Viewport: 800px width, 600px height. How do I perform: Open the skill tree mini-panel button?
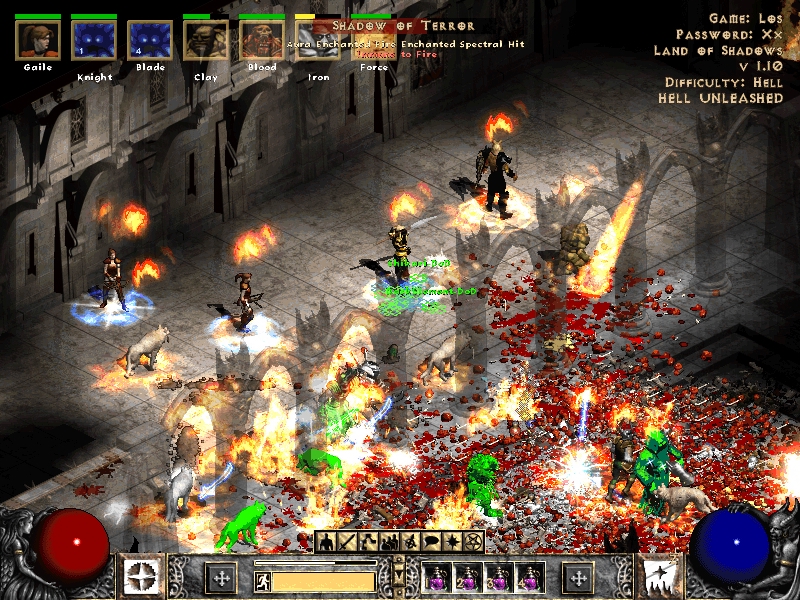coord(368,543)
